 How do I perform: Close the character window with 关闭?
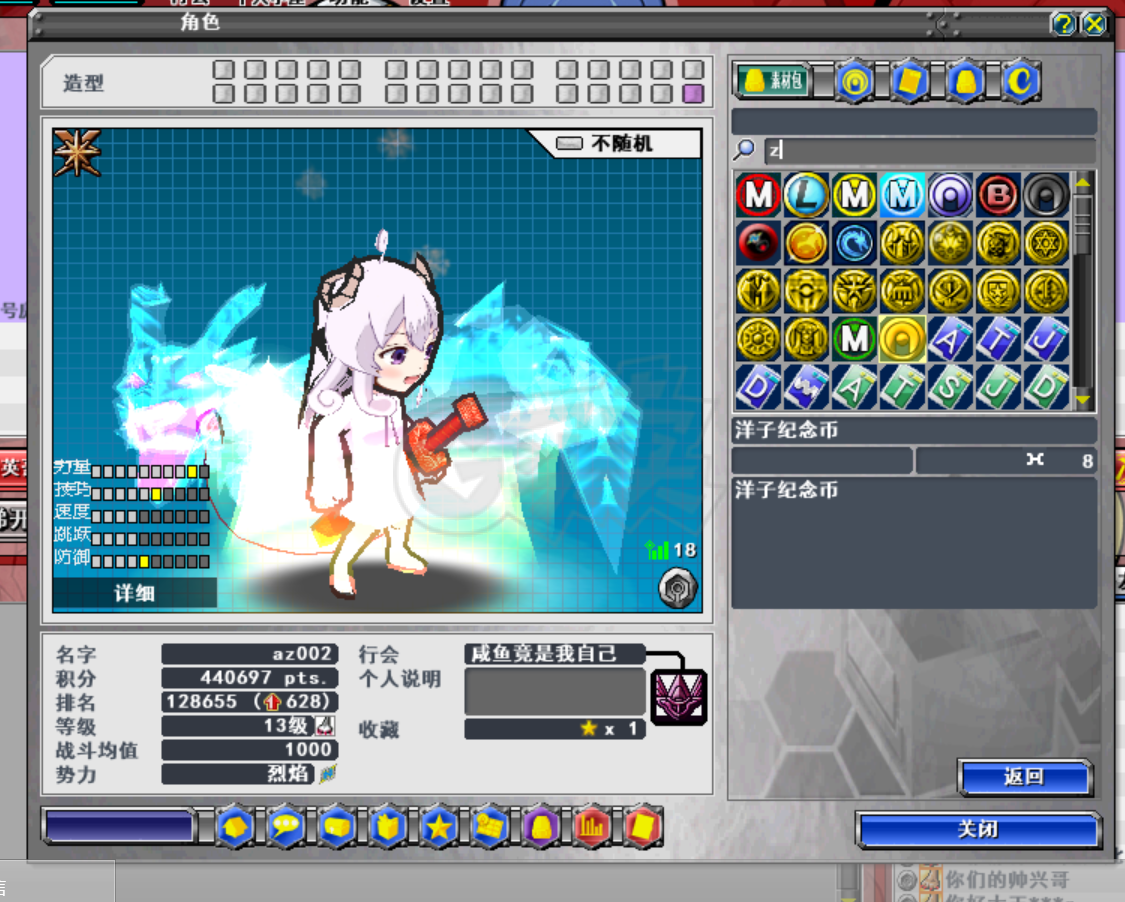click(x=977, y=830)
